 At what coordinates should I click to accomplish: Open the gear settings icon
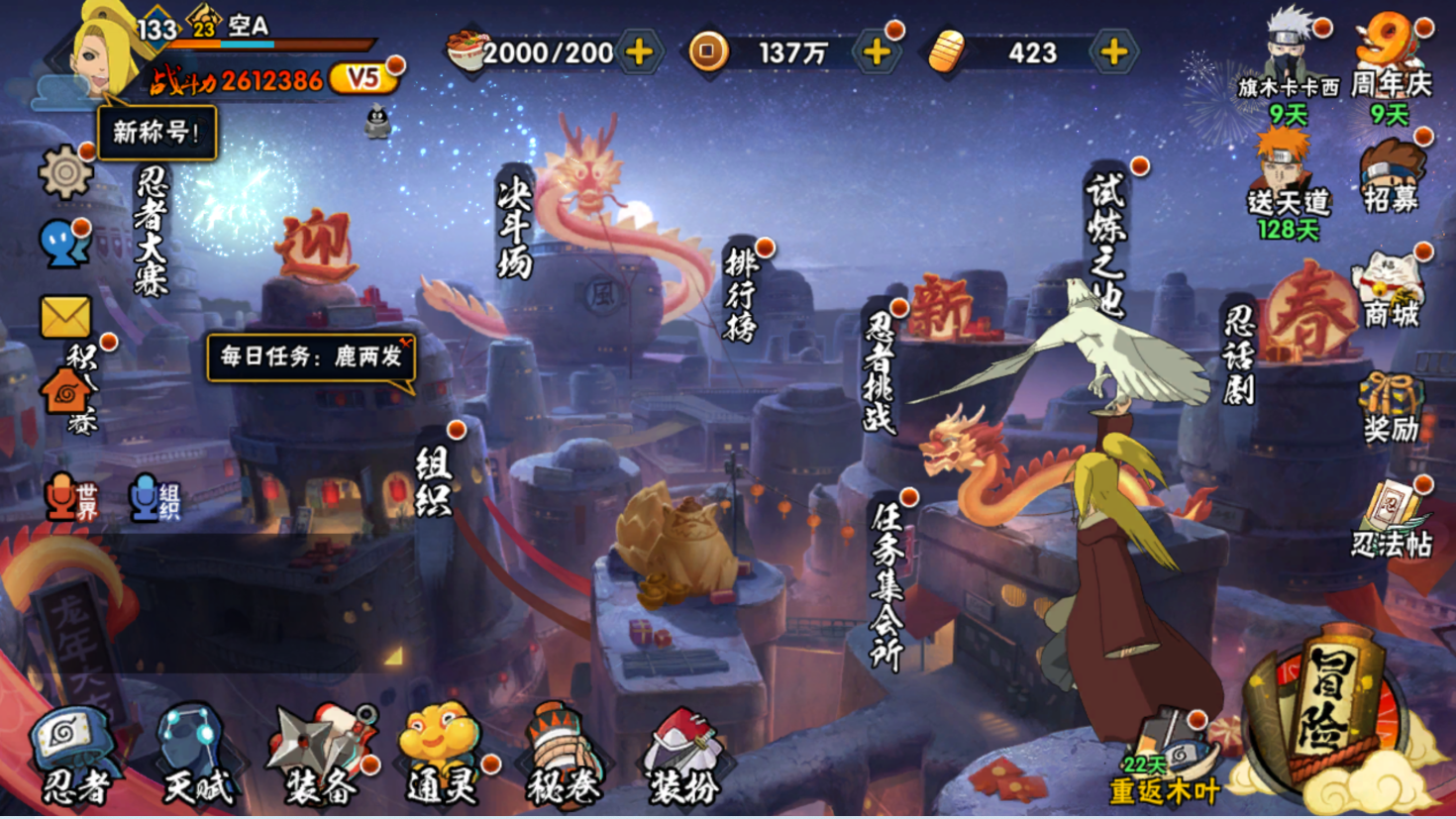point(65,173)
